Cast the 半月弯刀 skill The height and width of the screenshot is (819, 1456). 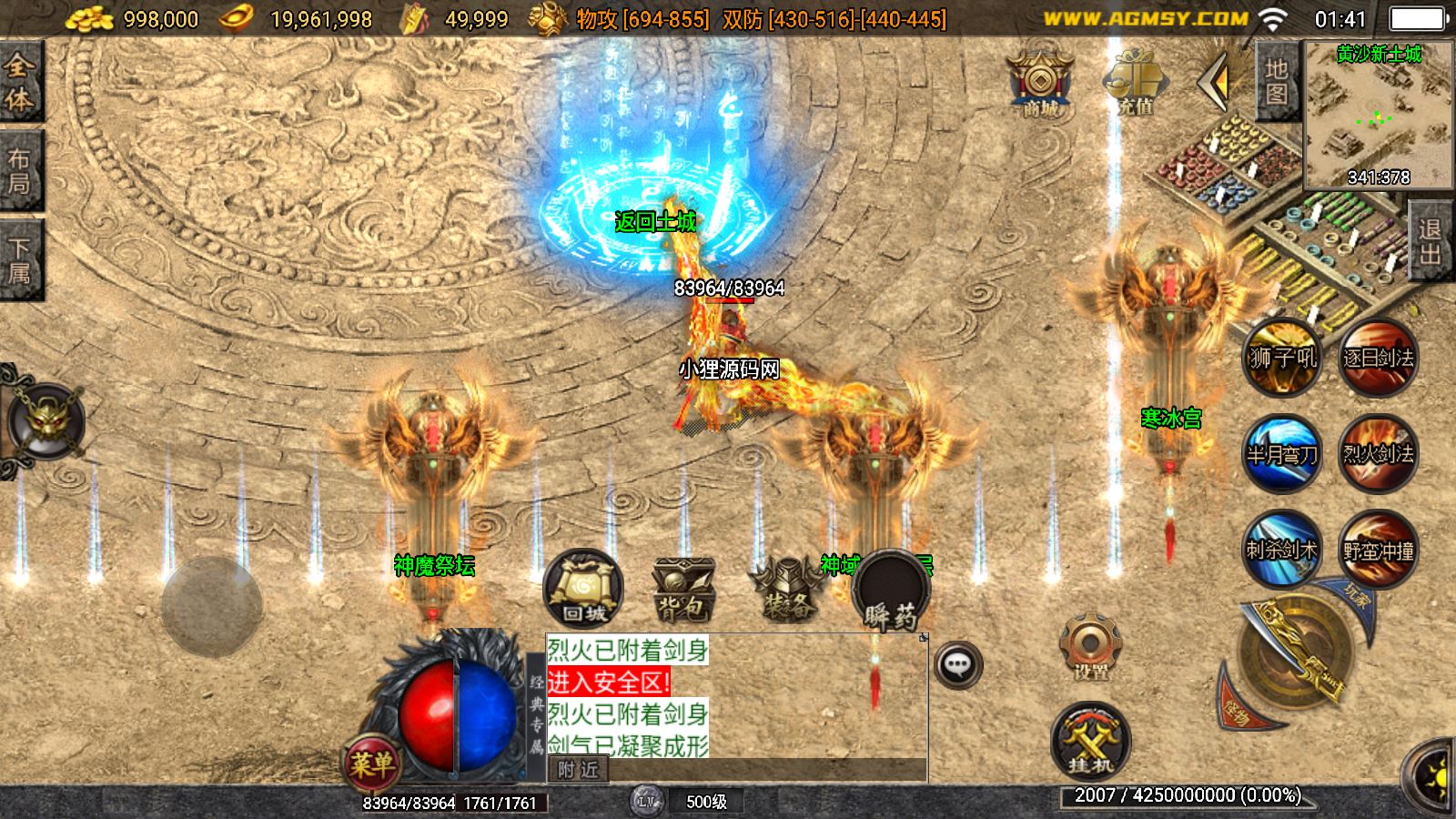1282,453
